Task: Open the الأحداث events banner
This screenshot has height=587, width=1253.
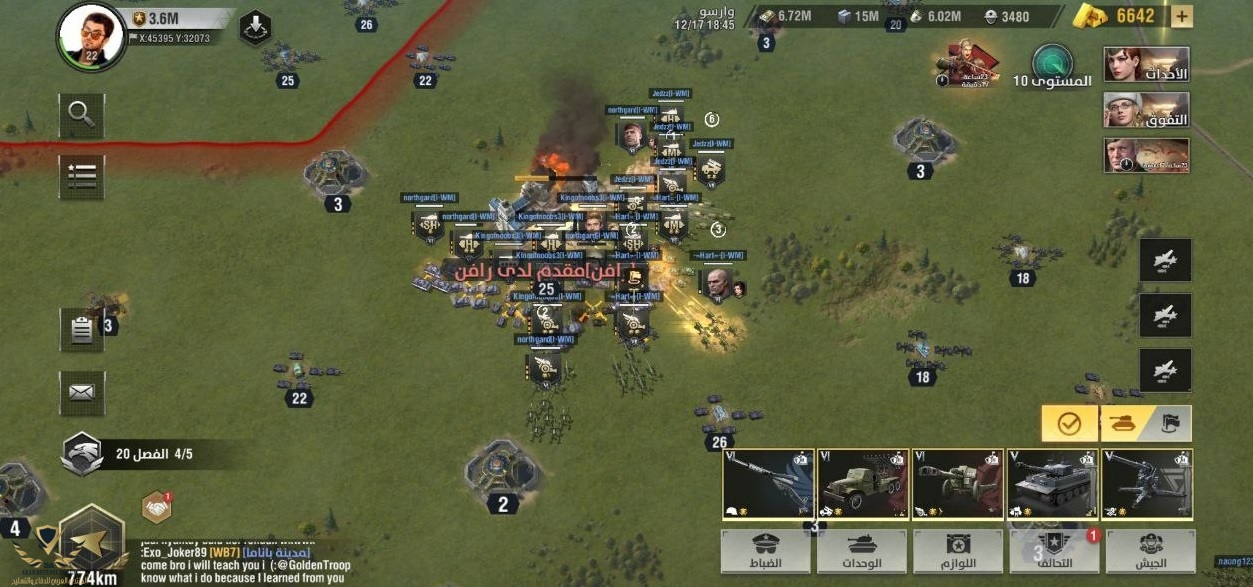Action: pos(1146,65)
